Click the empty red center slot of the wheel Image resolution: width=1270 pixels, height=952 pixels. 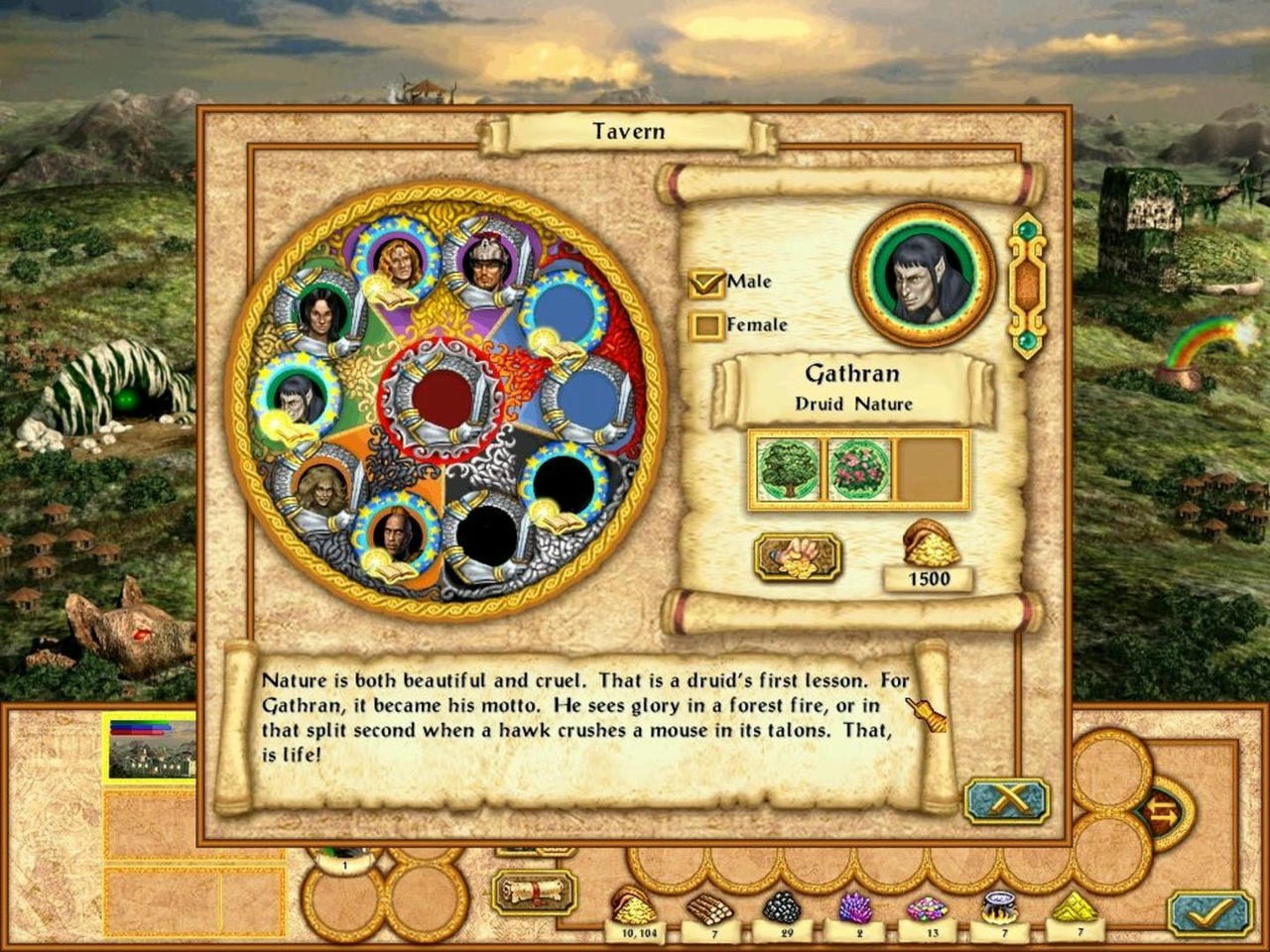click(443, 397)
